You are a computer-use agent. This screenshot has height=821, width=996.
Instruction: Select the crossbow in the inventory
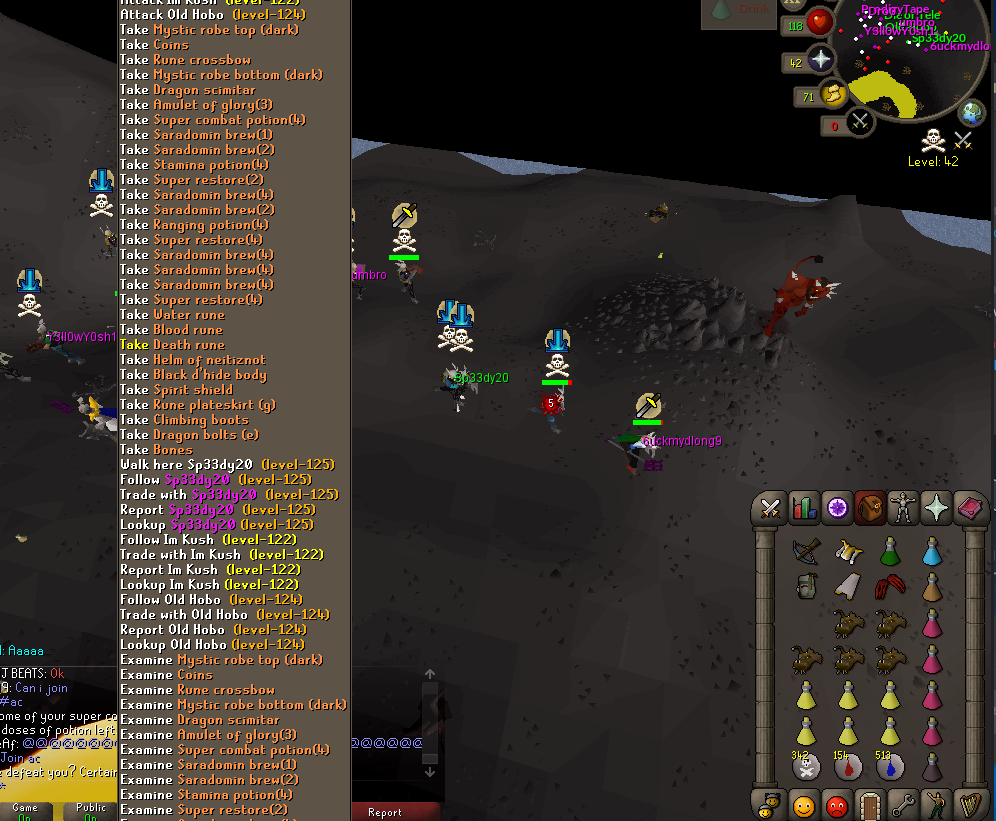pyautogui.click(x=805, y=550)
